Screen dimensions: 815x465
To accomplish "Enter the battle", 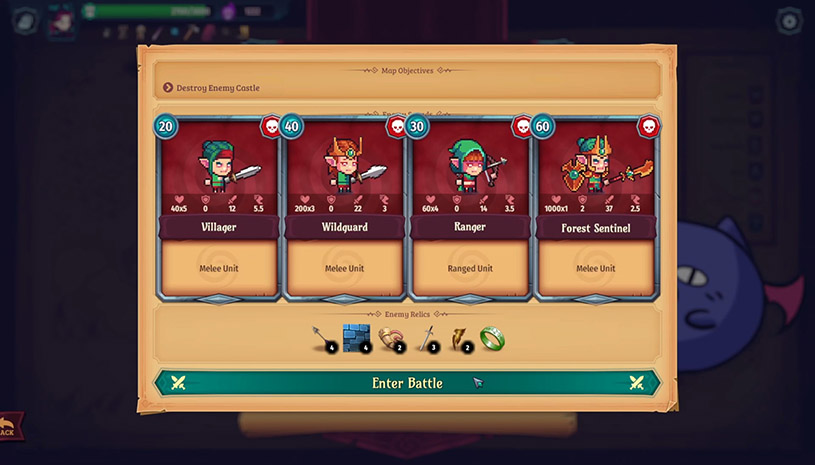I will 407,383.
